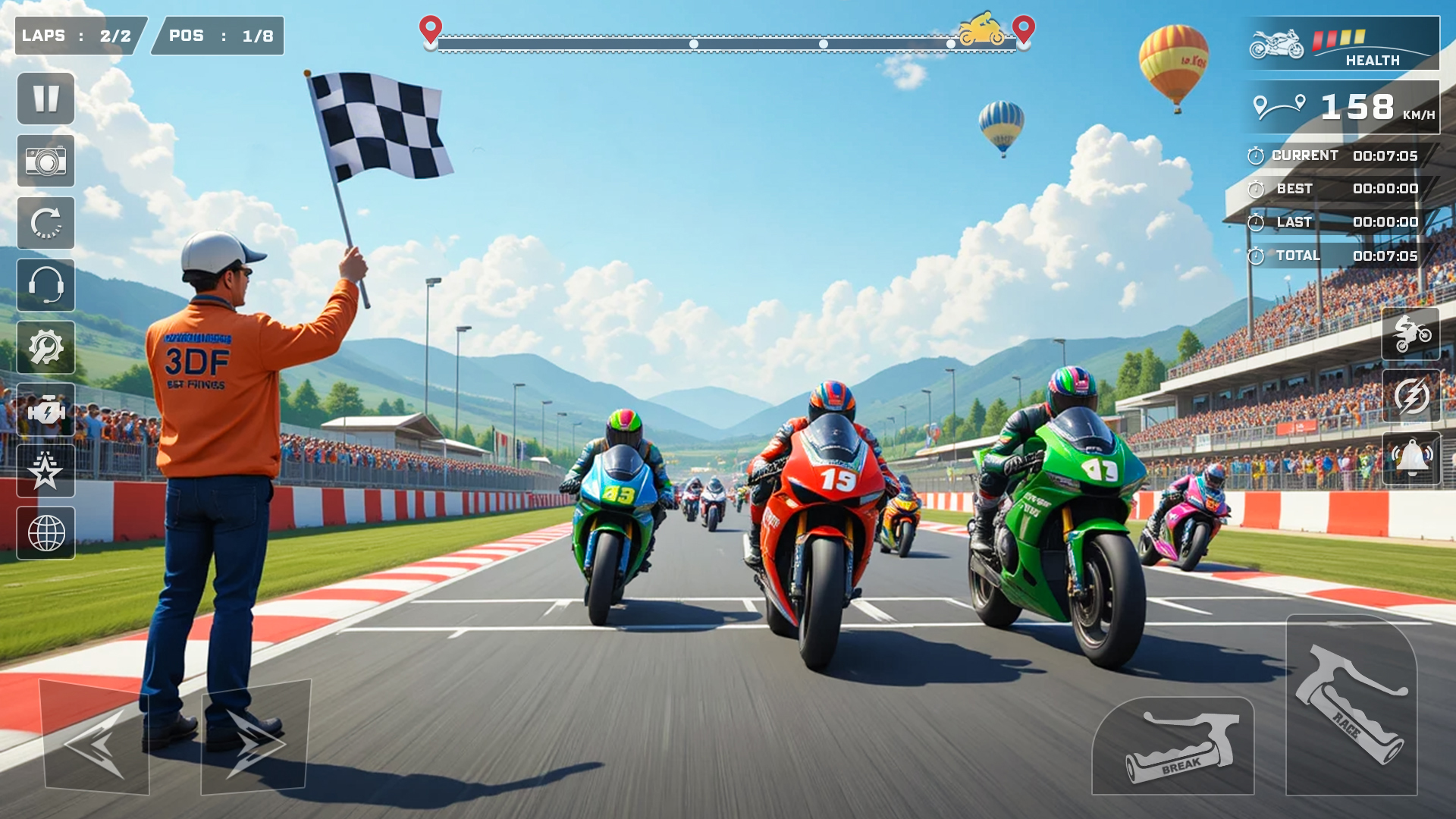Viewport: 1456px width, 819px height.
Task: View the POS 1/8 indicator
Action: (216, 36)
